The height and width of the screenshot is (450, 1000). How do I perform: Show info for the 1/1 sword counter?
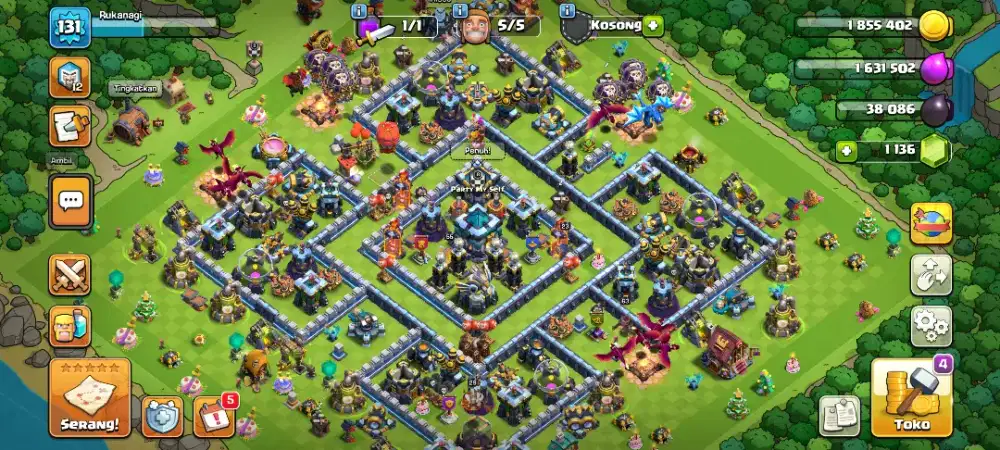pos(360,9)
